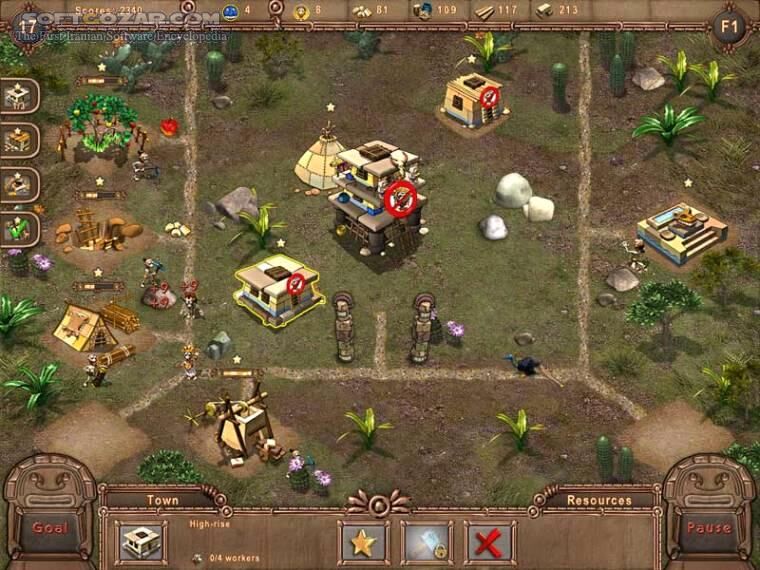
Task: Select the completed green checkmark task icon
Action: click(19, 229)
